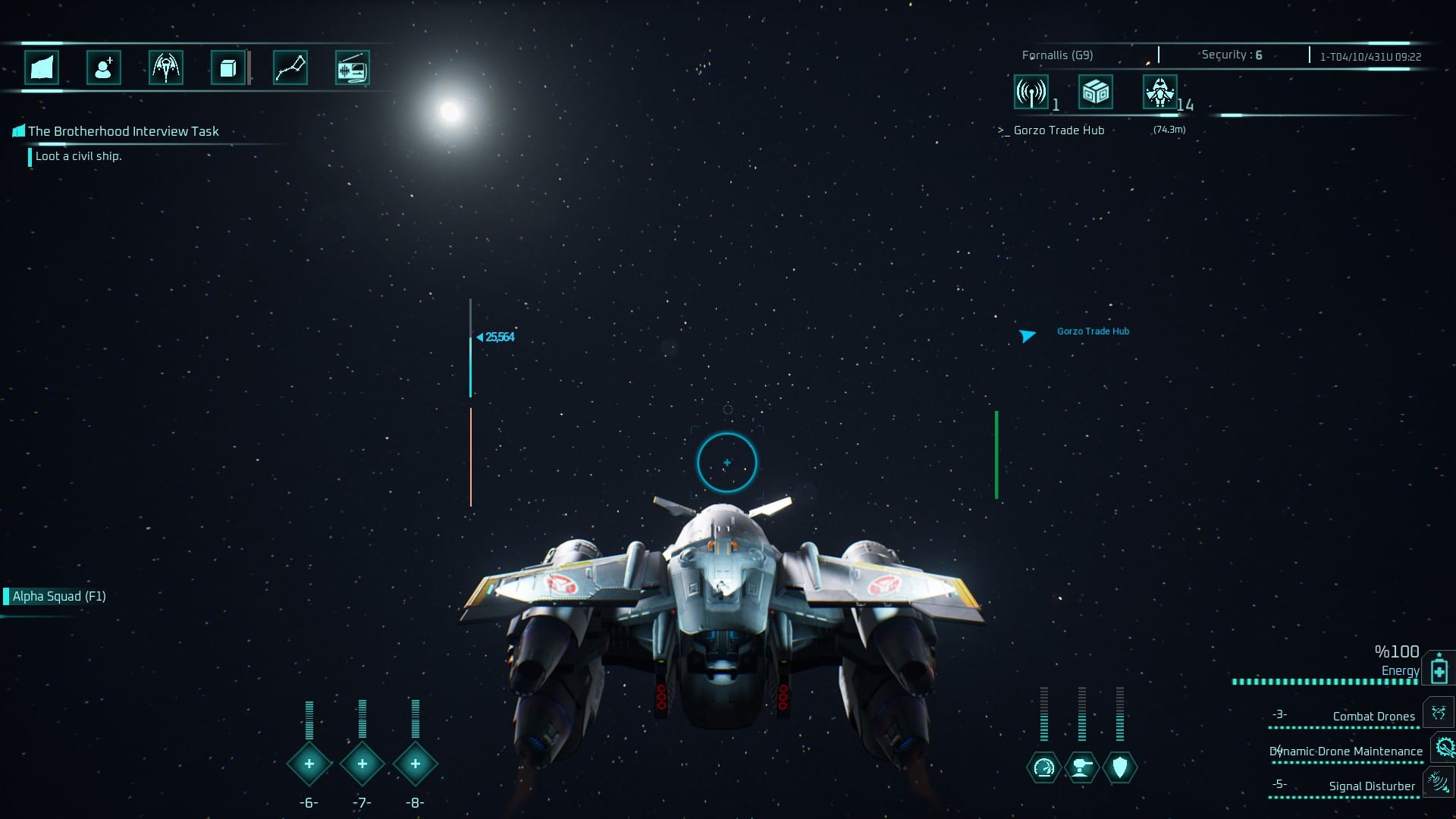This screenshot has height=819, width=1456.
Task: Select the turret weapon power hexagon
Action: [1082, 767]
